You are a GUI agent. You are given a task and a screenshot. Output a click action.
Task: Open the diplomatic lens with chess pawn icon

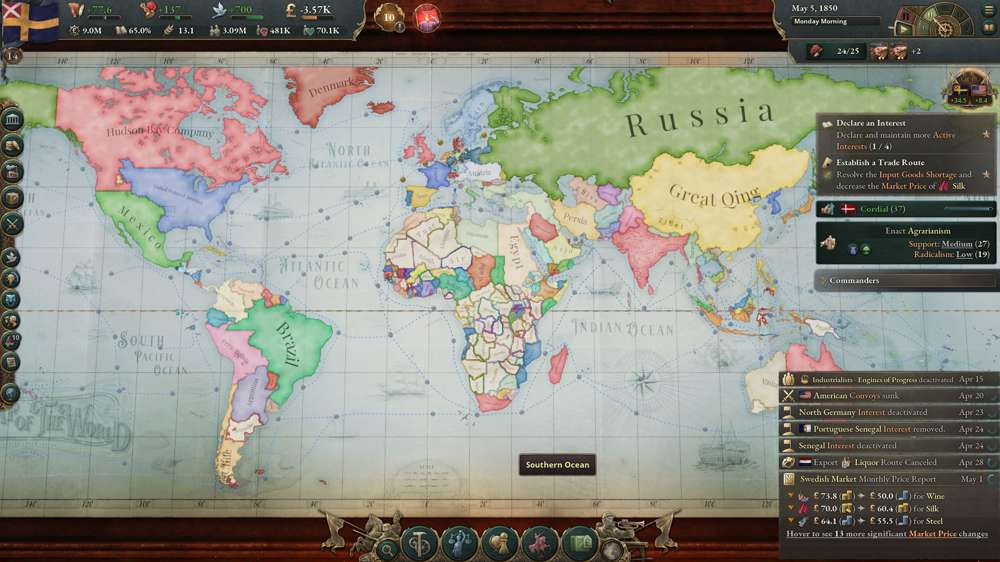pyautogui.click(x=499, y=545)
